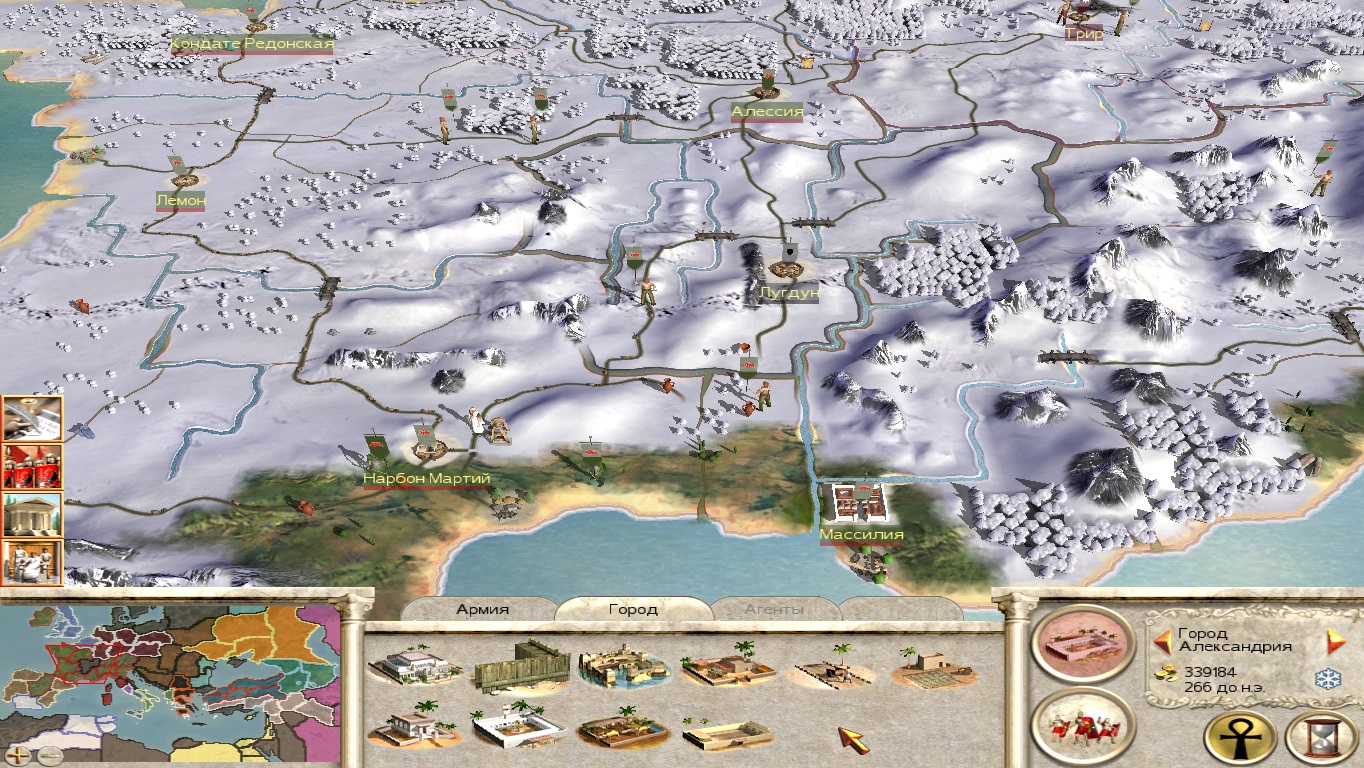This screenshot has height=768, width=1364.
Task: Zoom in the minimap with plus button
Action: pyautogui.click(x=19, y=755)
